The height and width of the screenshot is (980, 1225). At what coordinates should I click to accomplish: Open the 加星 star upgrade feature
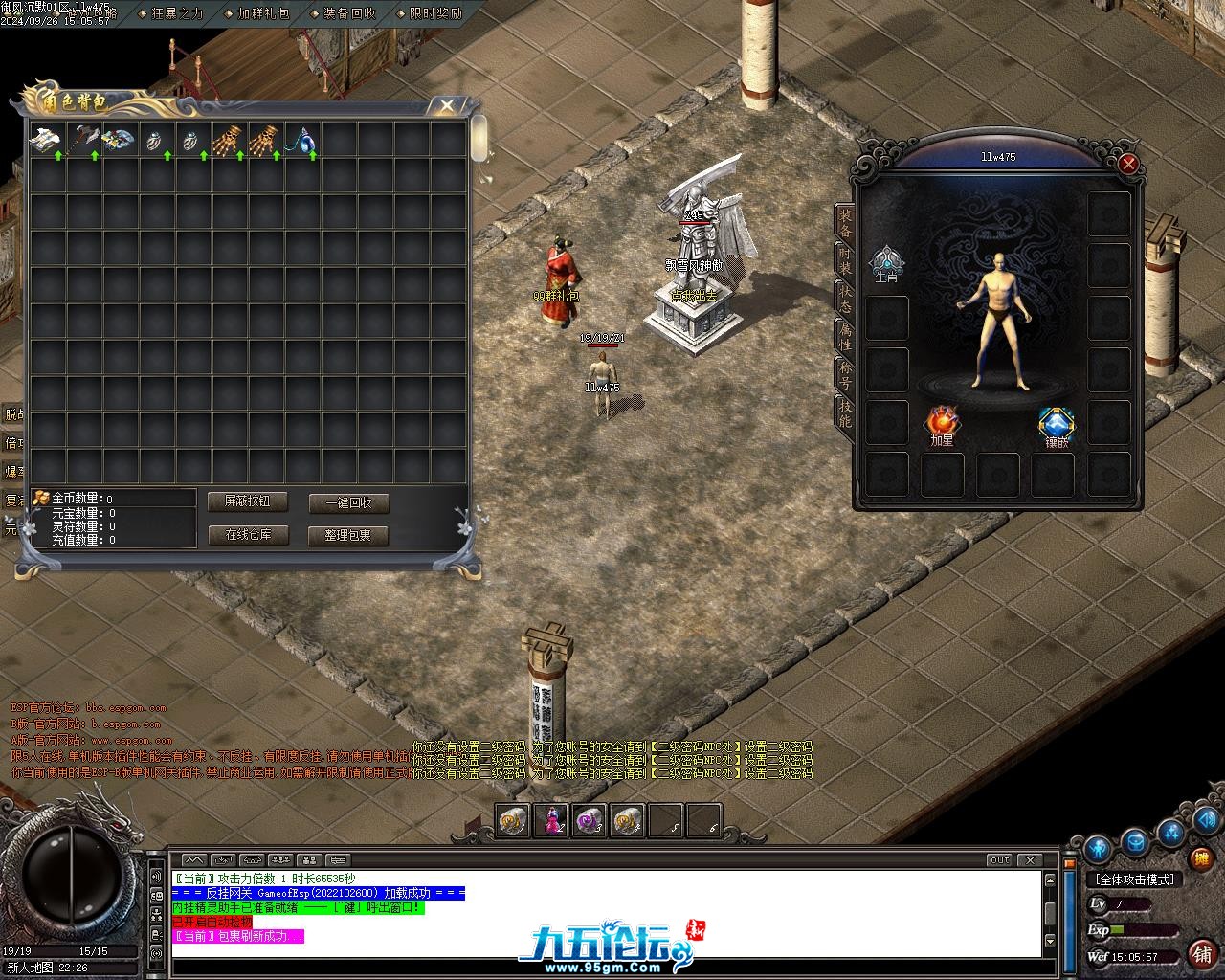click(942, 425)
